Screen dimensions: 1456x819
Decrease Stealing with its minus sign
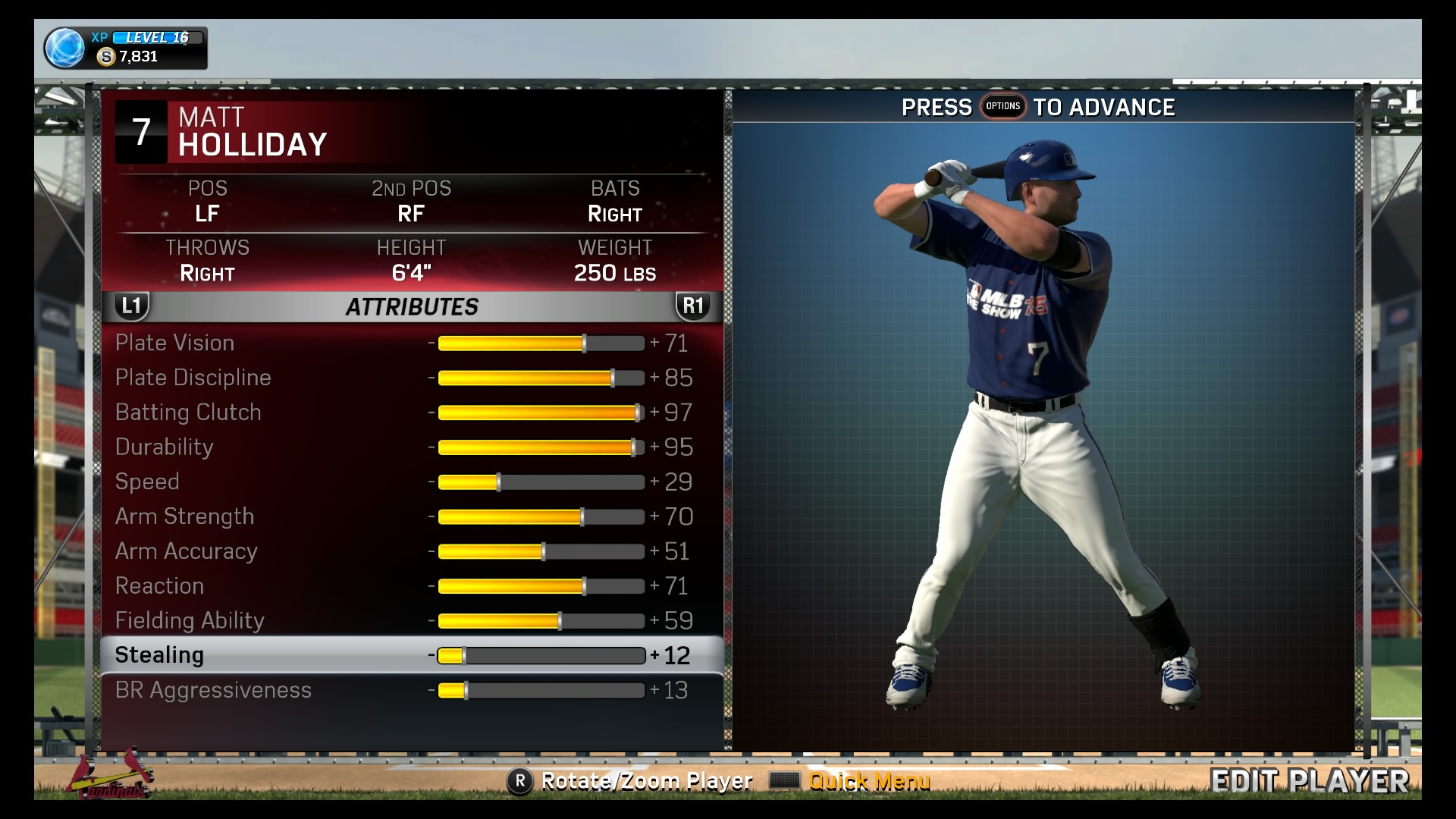[x=431, y=656]
